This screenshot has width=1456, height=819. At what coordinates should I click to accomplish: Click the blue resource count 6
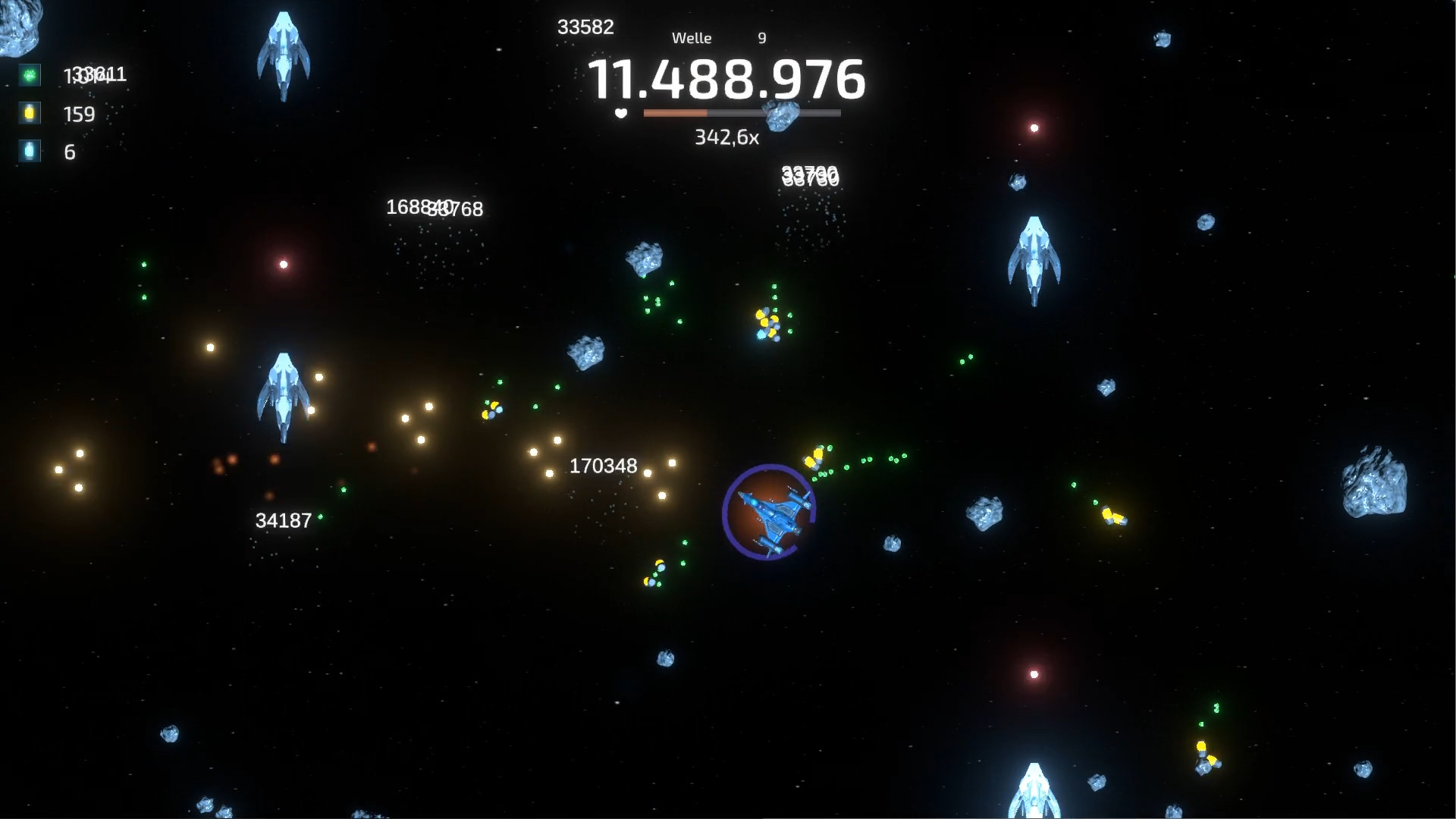[69, 152]
